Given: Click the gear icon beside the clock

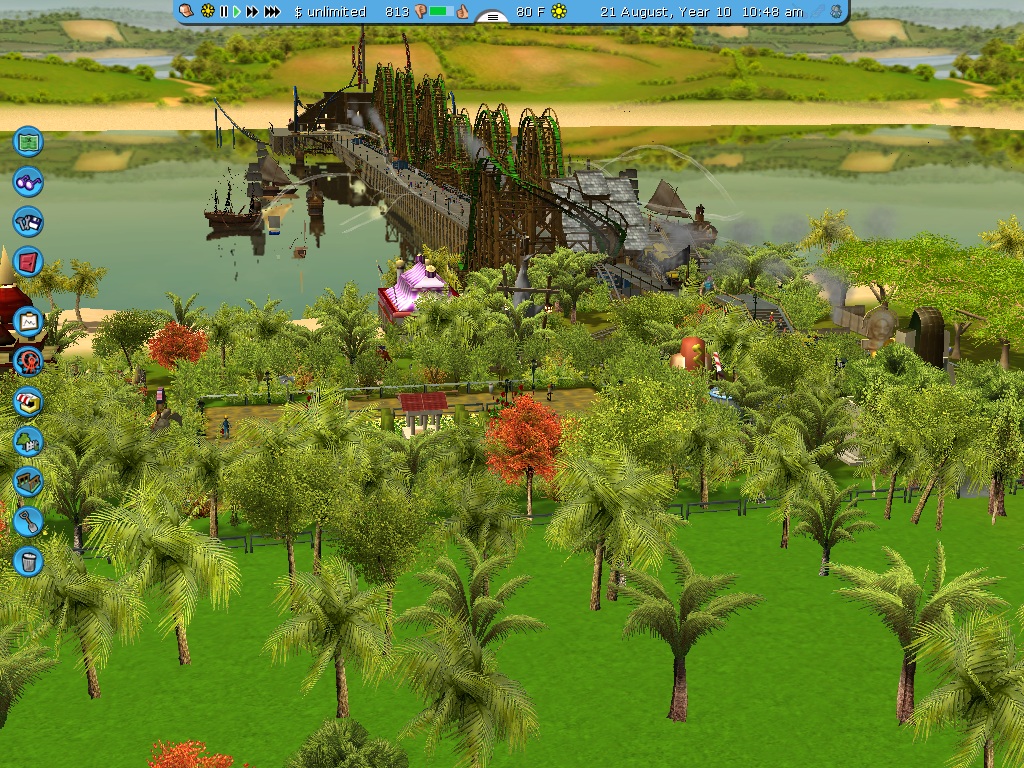Looking at the screenshot, I should pyautogui.click(x=836, y=12).
